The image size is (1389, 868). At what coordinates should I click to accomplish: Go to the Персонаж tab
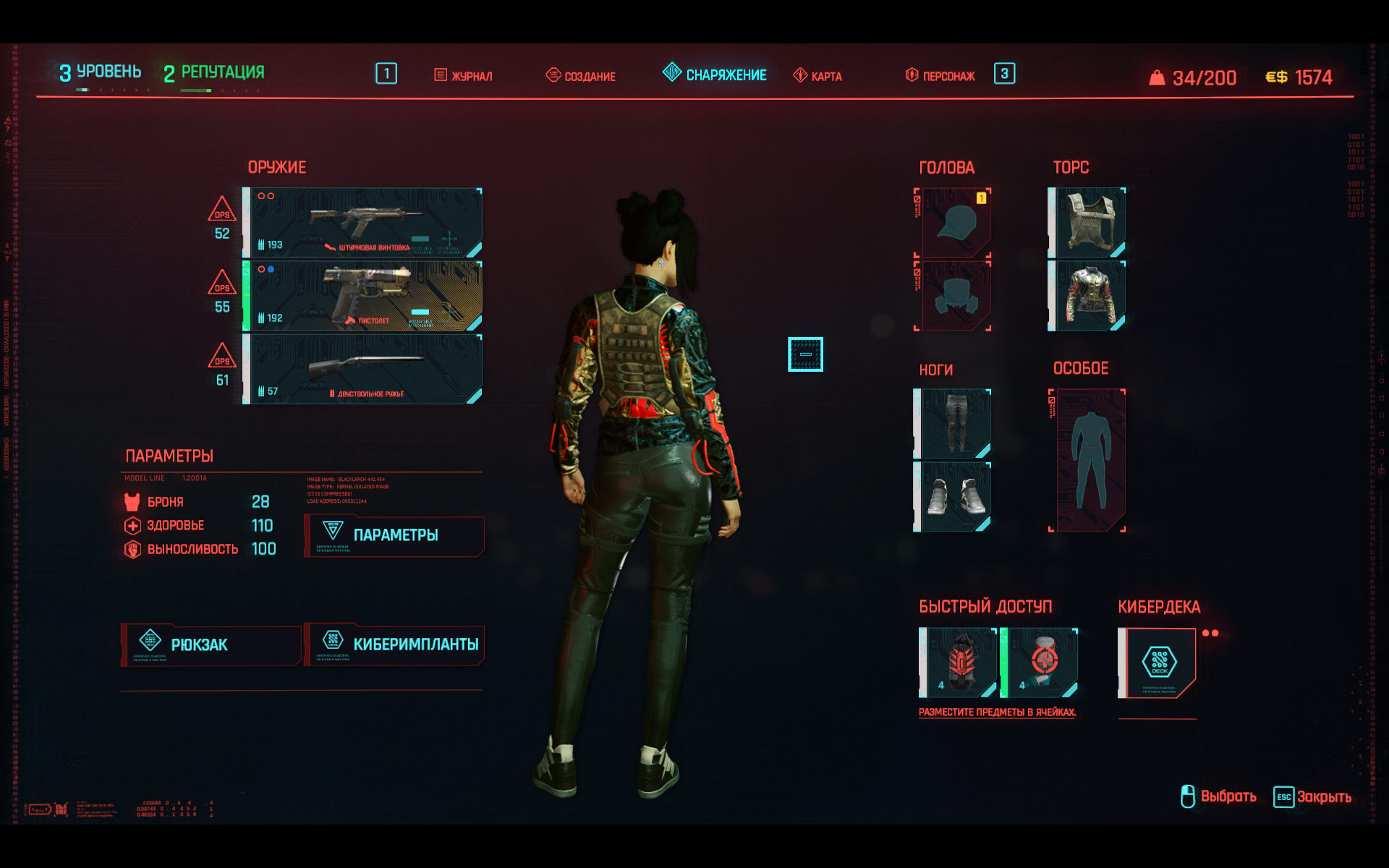(x=940, y=76)
